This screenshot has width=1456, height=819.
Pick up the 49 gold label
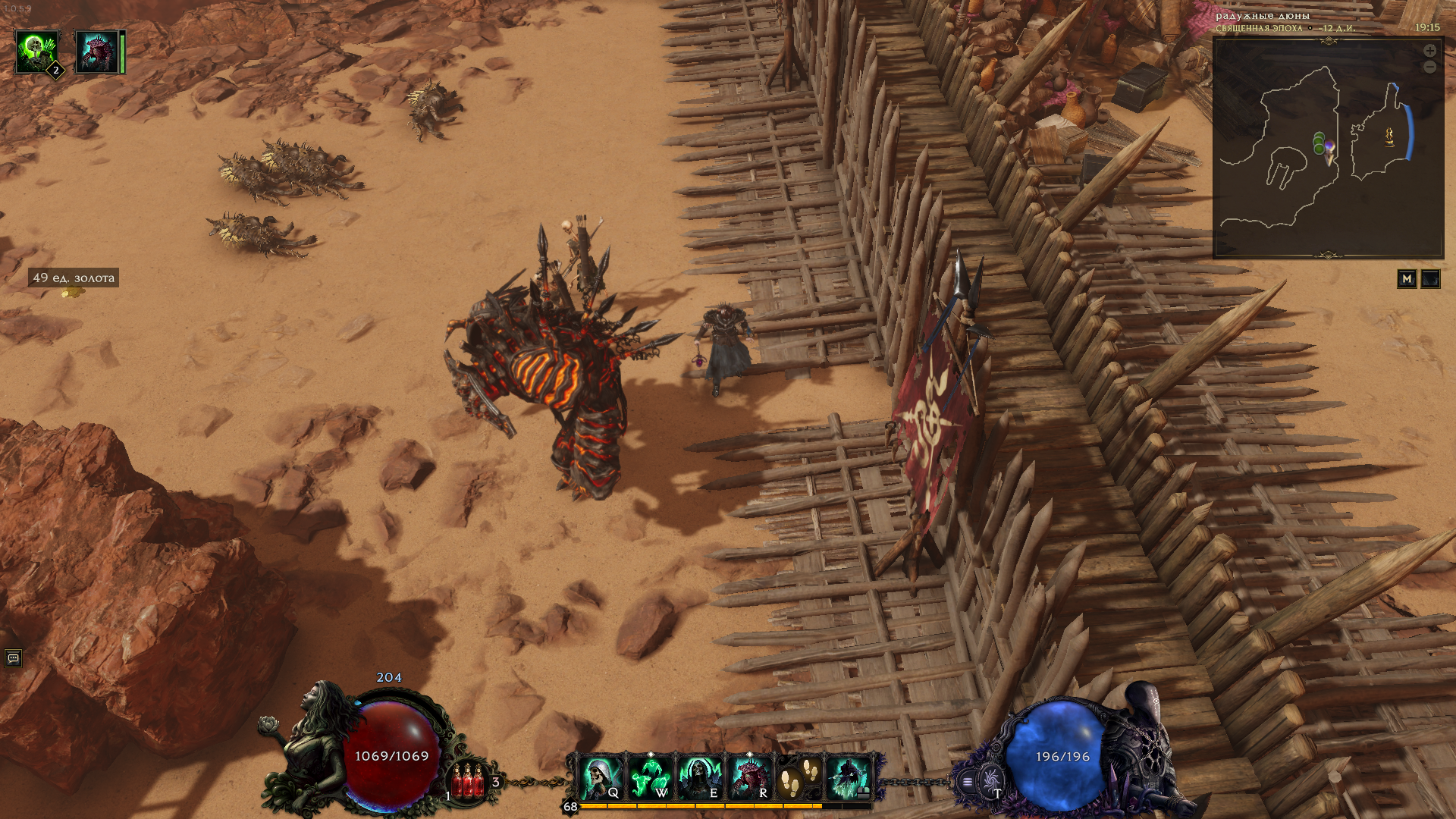tap(74, 278)
